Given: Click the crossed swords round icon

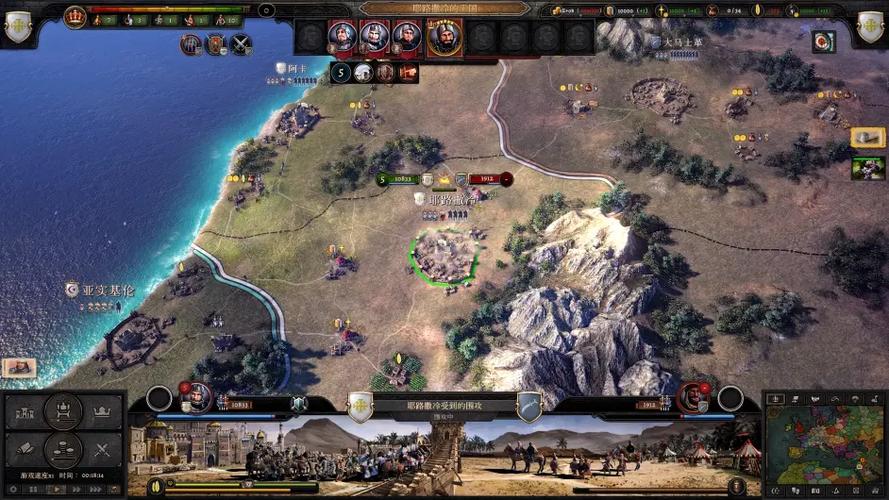Looking at the screenshot, I should (x=241, y=44).
